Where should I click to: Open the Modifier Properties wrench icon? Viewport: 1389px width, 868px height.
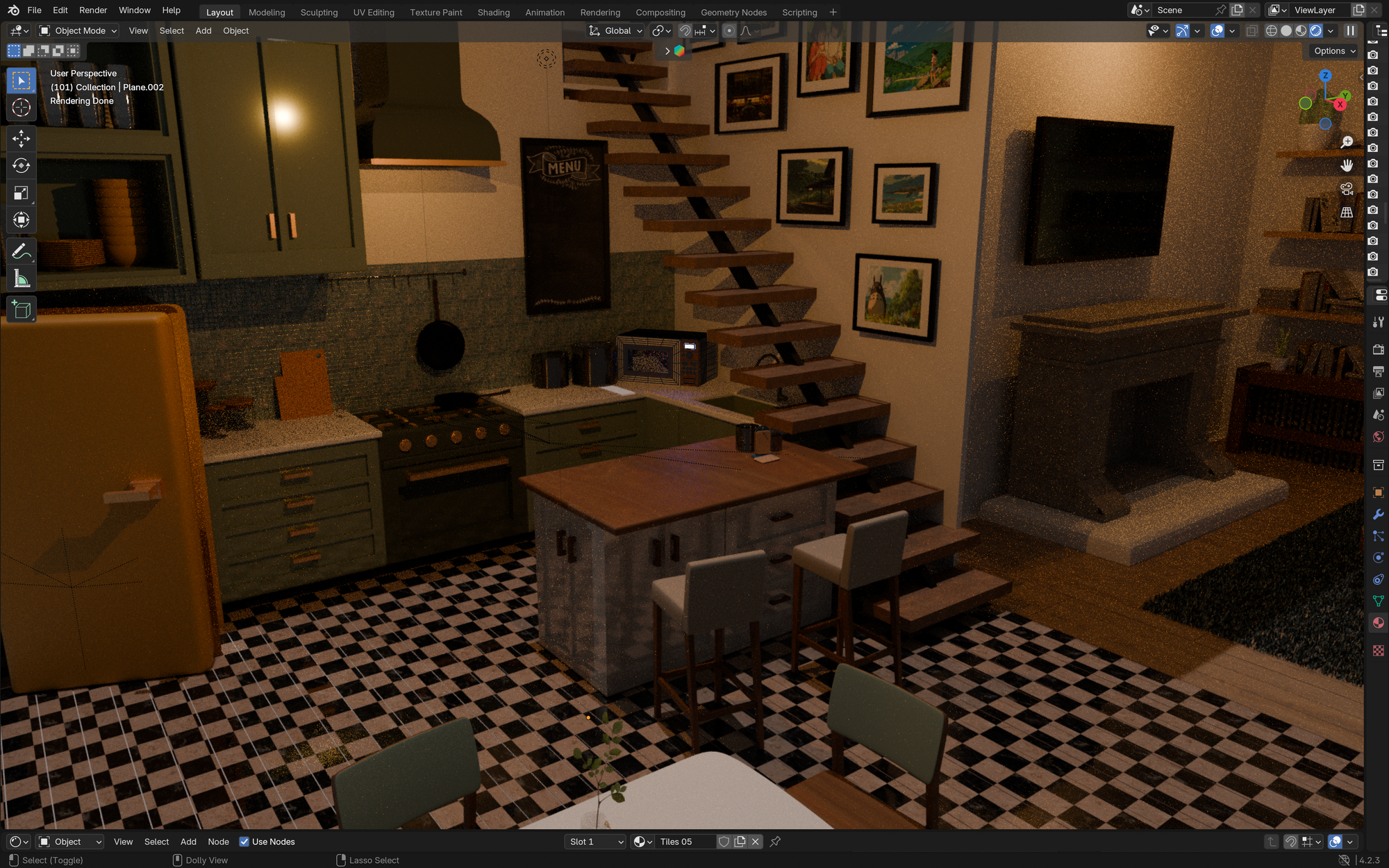coord(1378,514)
